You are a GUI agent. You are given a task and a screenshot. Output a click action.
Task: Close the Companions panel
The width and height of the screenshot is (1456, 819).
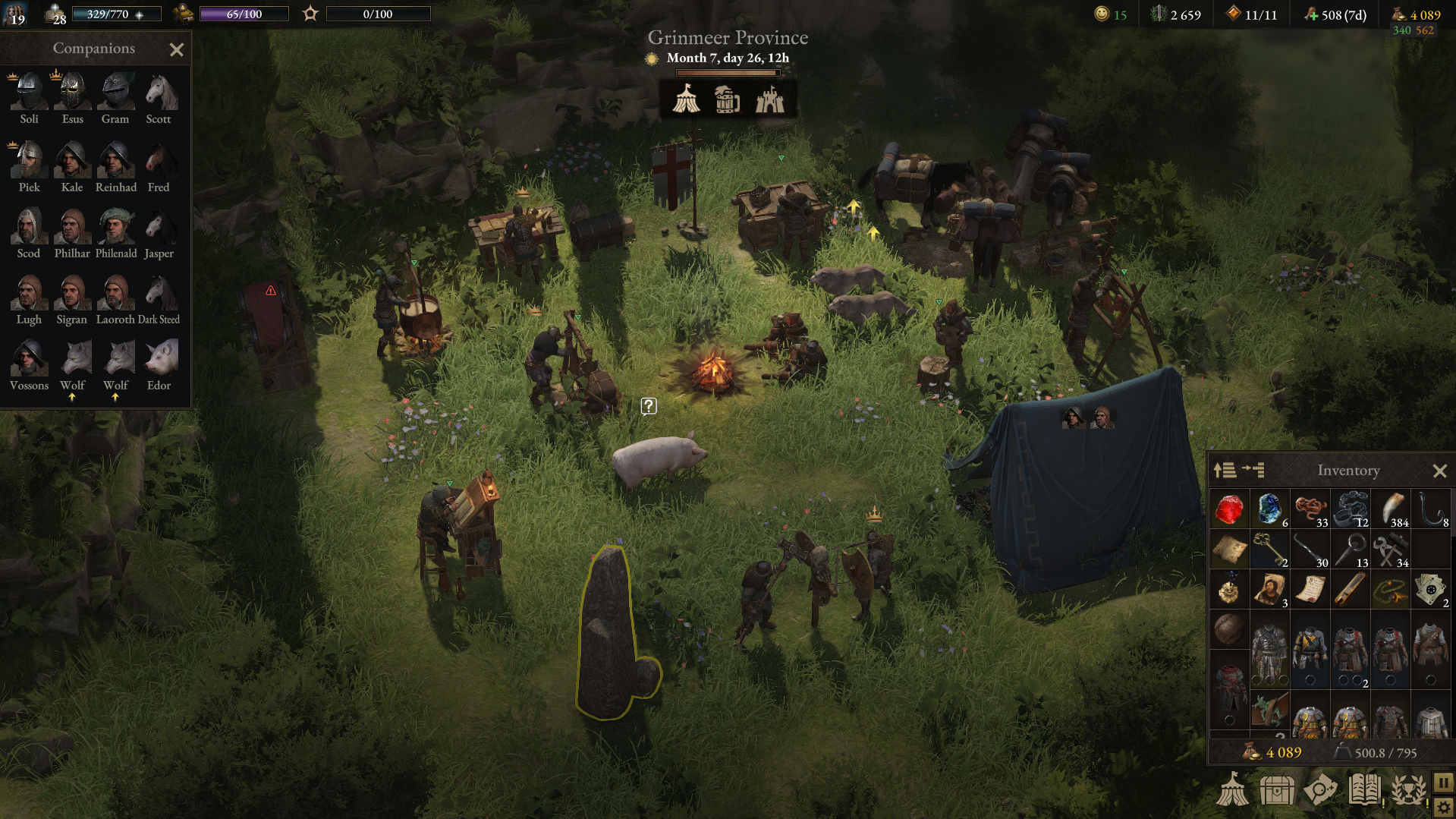pos(177,50)
